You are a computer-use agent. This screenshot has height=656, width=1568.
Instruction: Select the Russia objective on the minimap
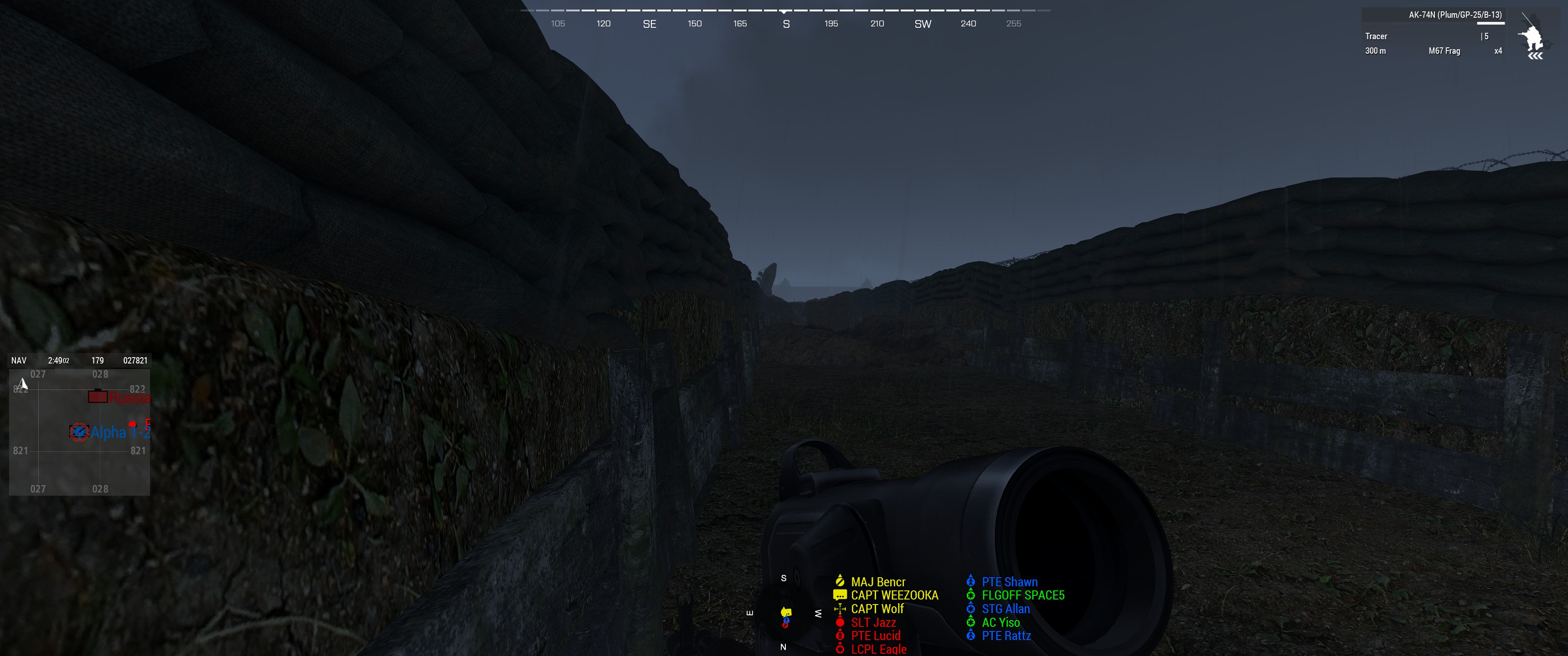[x=98, y=397]
